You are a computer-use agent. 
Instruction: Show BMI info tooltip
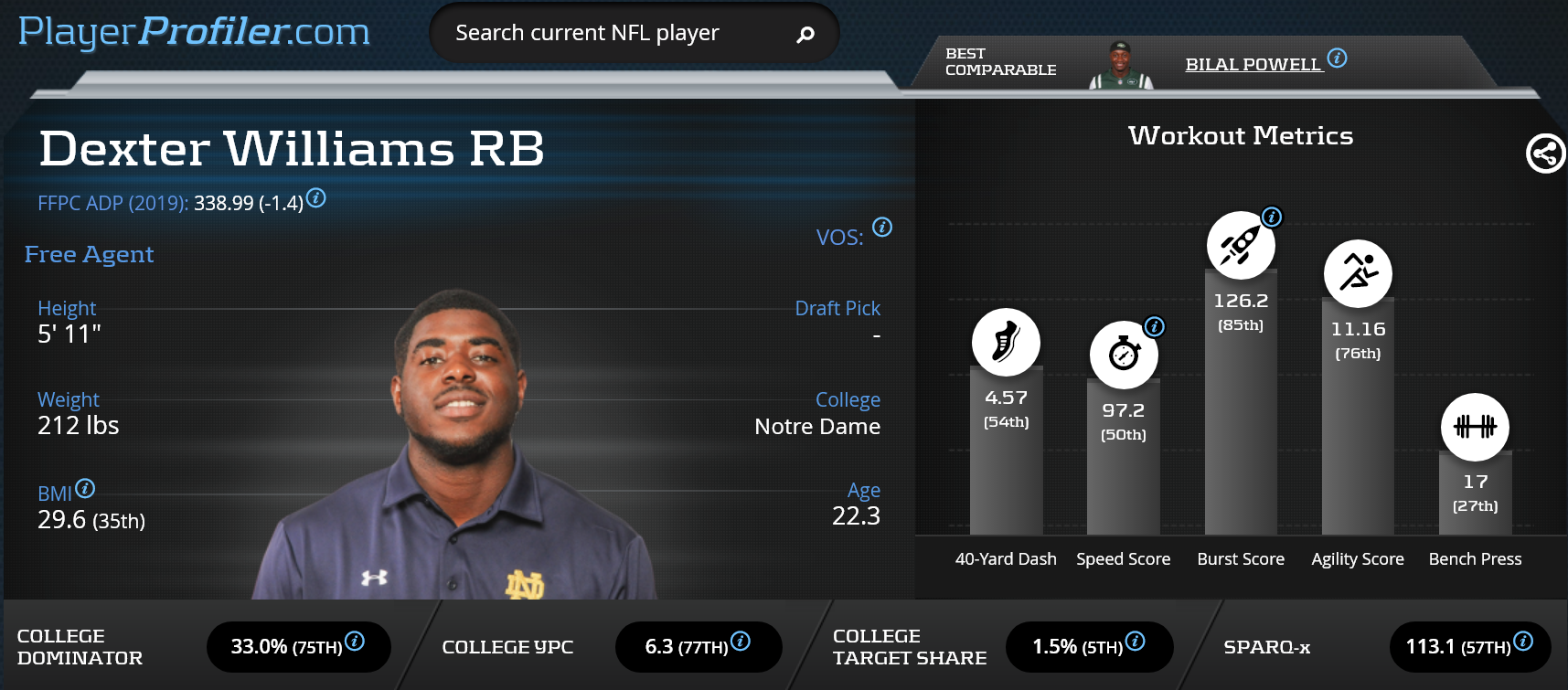point(85,488)
